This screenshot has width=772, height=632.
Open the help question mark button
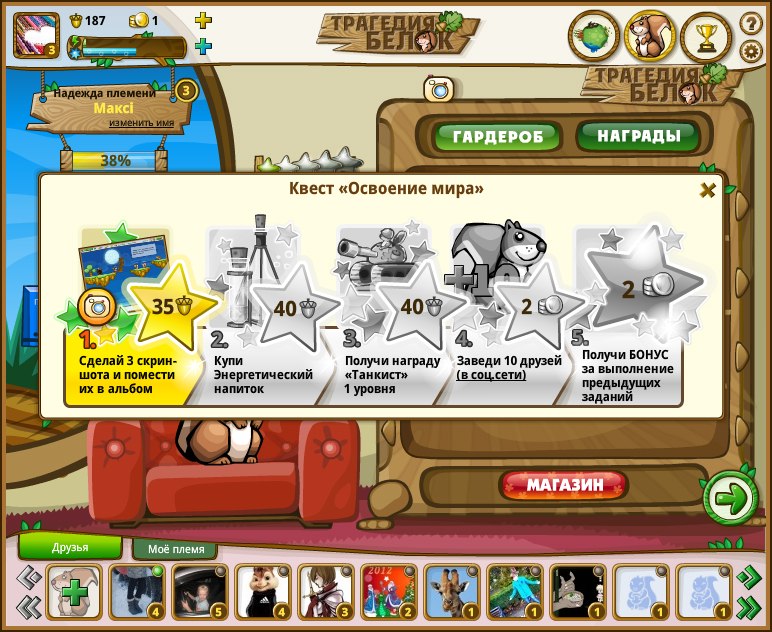click(x=750, y=22)
